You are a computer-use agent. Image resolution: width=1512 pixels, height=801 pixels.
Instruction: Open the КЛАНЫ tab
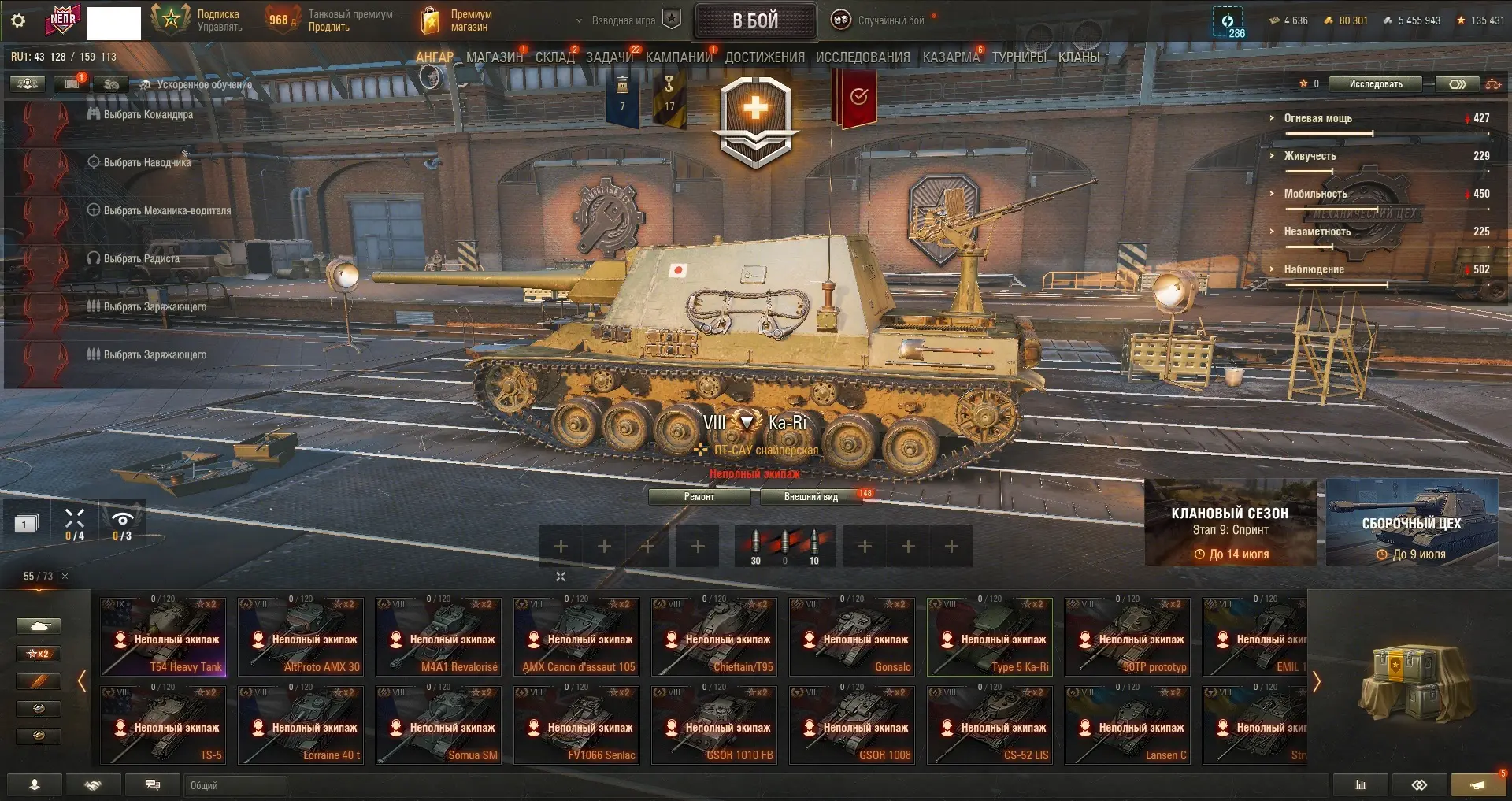coord(1078,57)
